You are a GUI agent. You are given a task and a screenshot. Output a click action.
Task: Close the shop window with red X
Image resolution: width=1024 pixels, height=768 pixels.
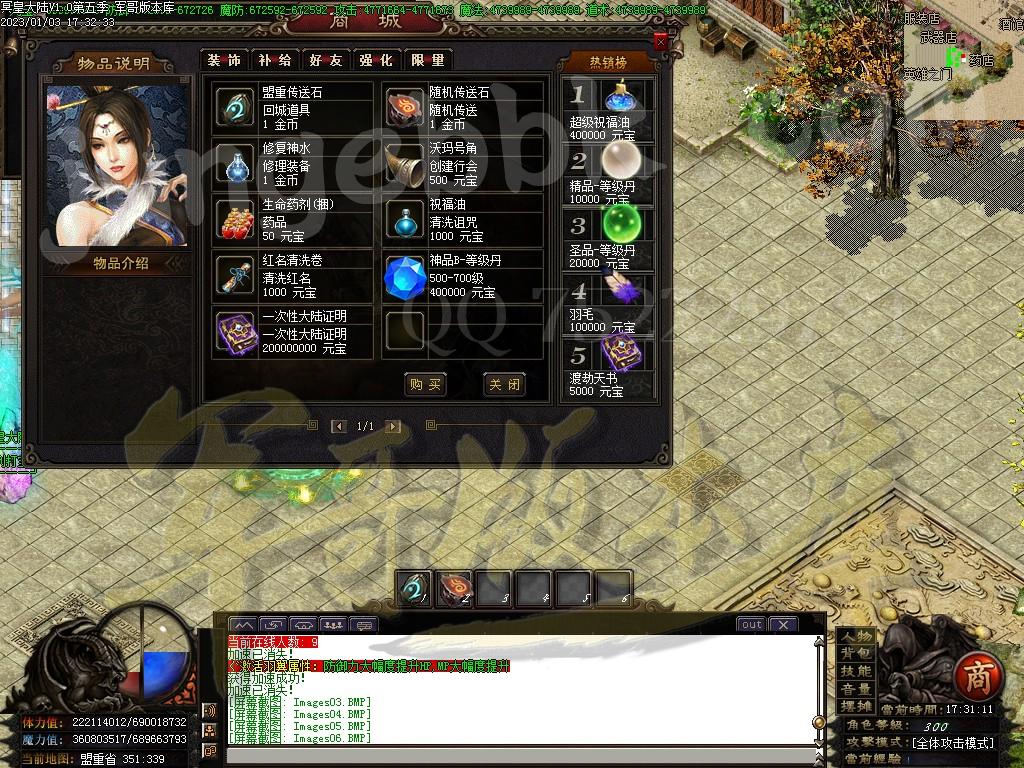[x=660, y=42]
